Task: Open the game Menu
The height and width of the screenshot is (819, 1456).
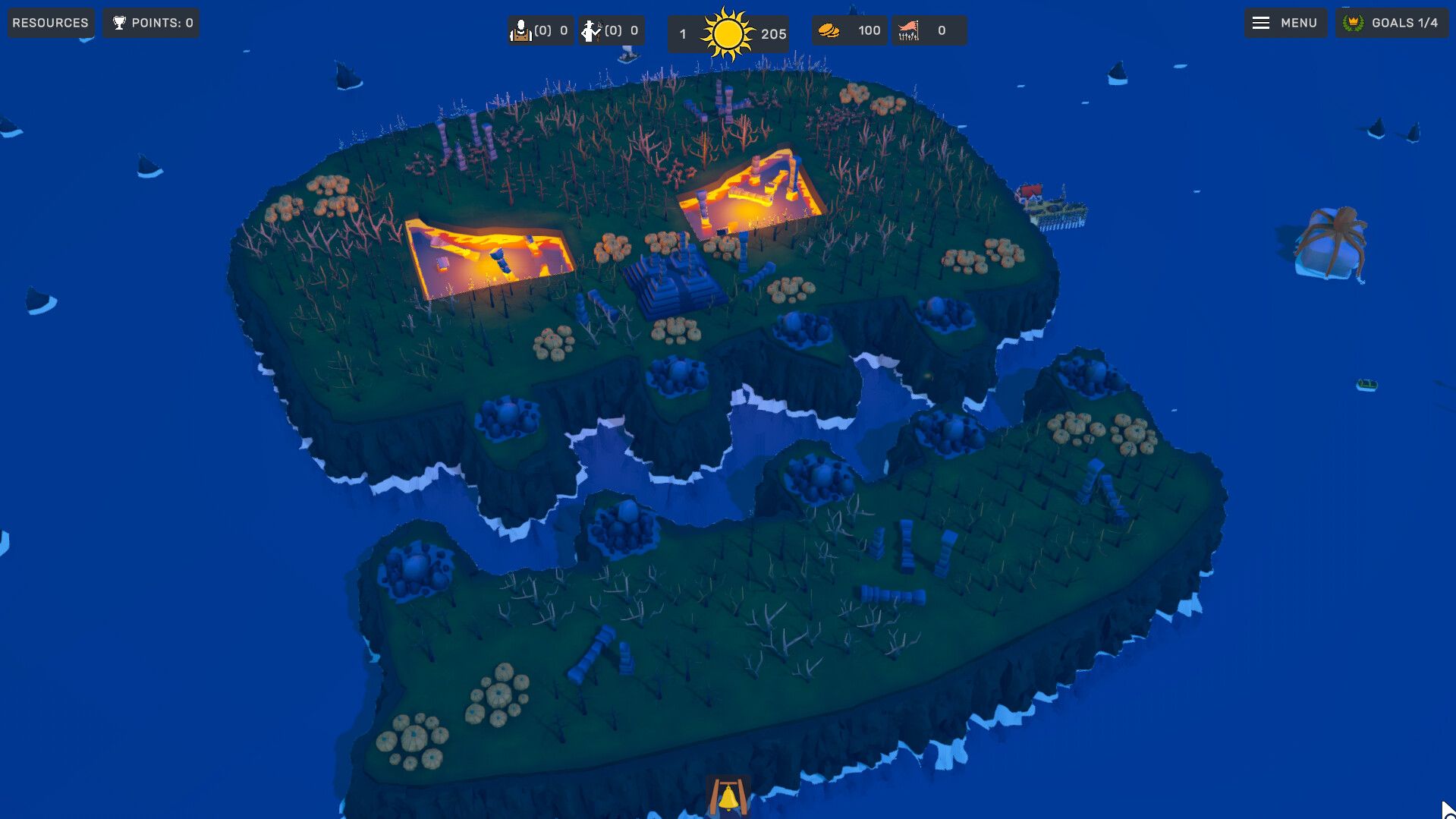Action: click(1285, 22)
